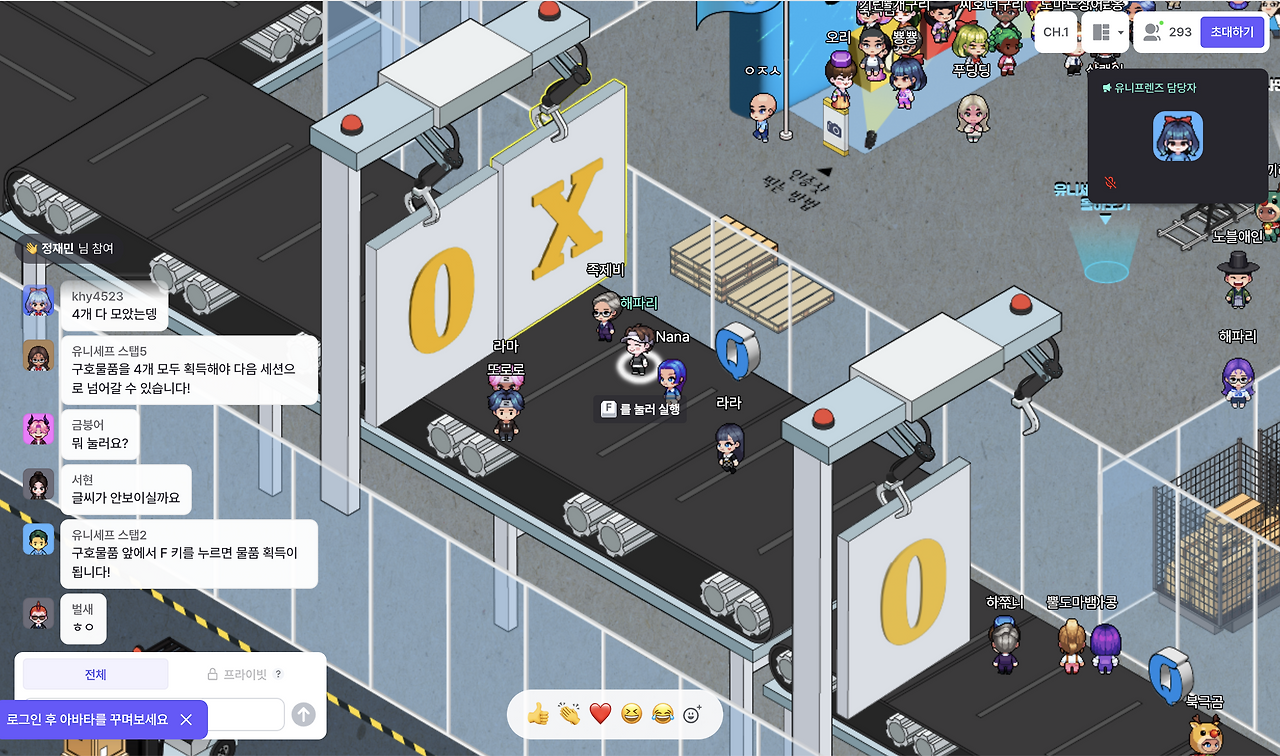The height and width of the screenshot is (756, 1280).
Task: Select the 전체 chat tab
Action: coord(95,673)
